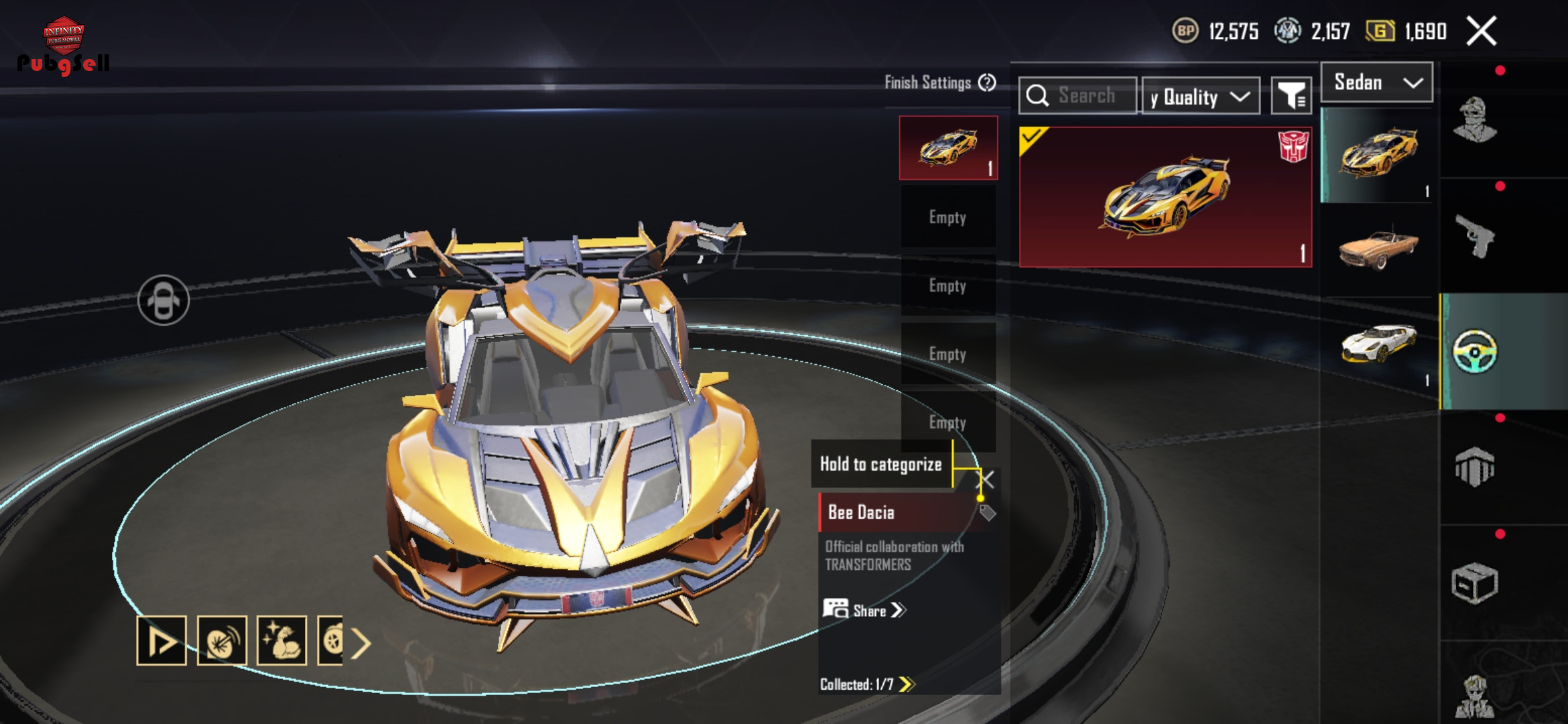This screenshot has height=724, width=1568.
Task: Dismiss the Hold to categorize tooltip
Action: 986,479
